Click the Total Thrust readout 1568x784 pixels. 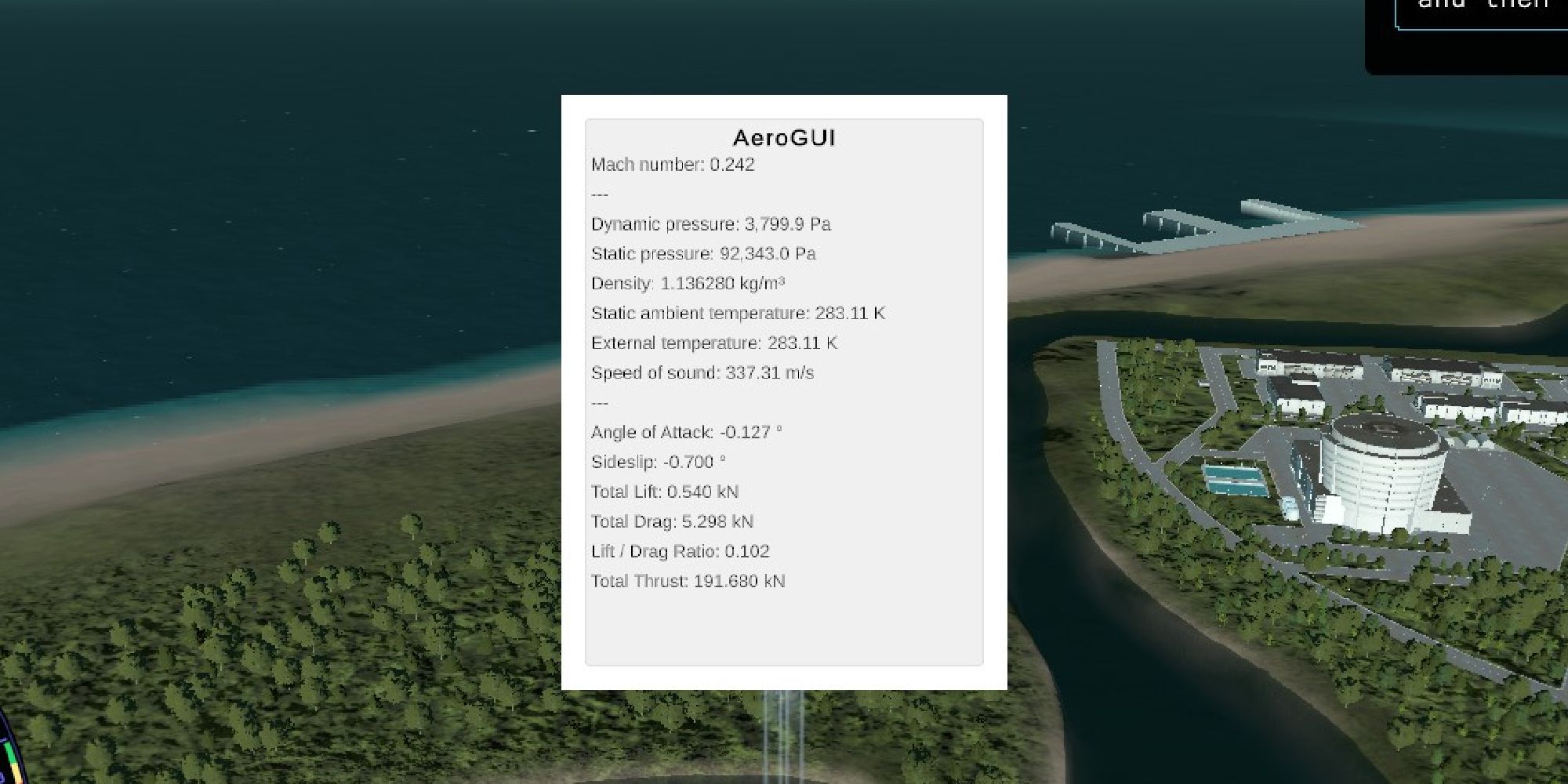pyautogui.click(x=688, y=581)
